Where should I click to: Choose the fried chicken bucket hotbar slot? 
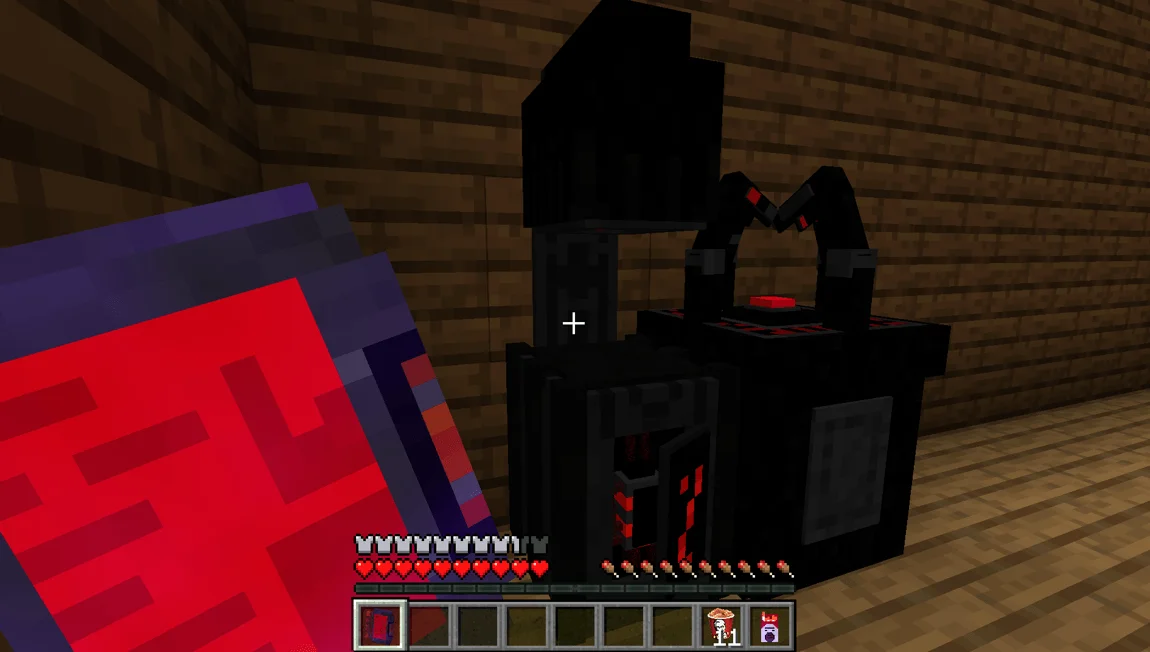(721, 625)
